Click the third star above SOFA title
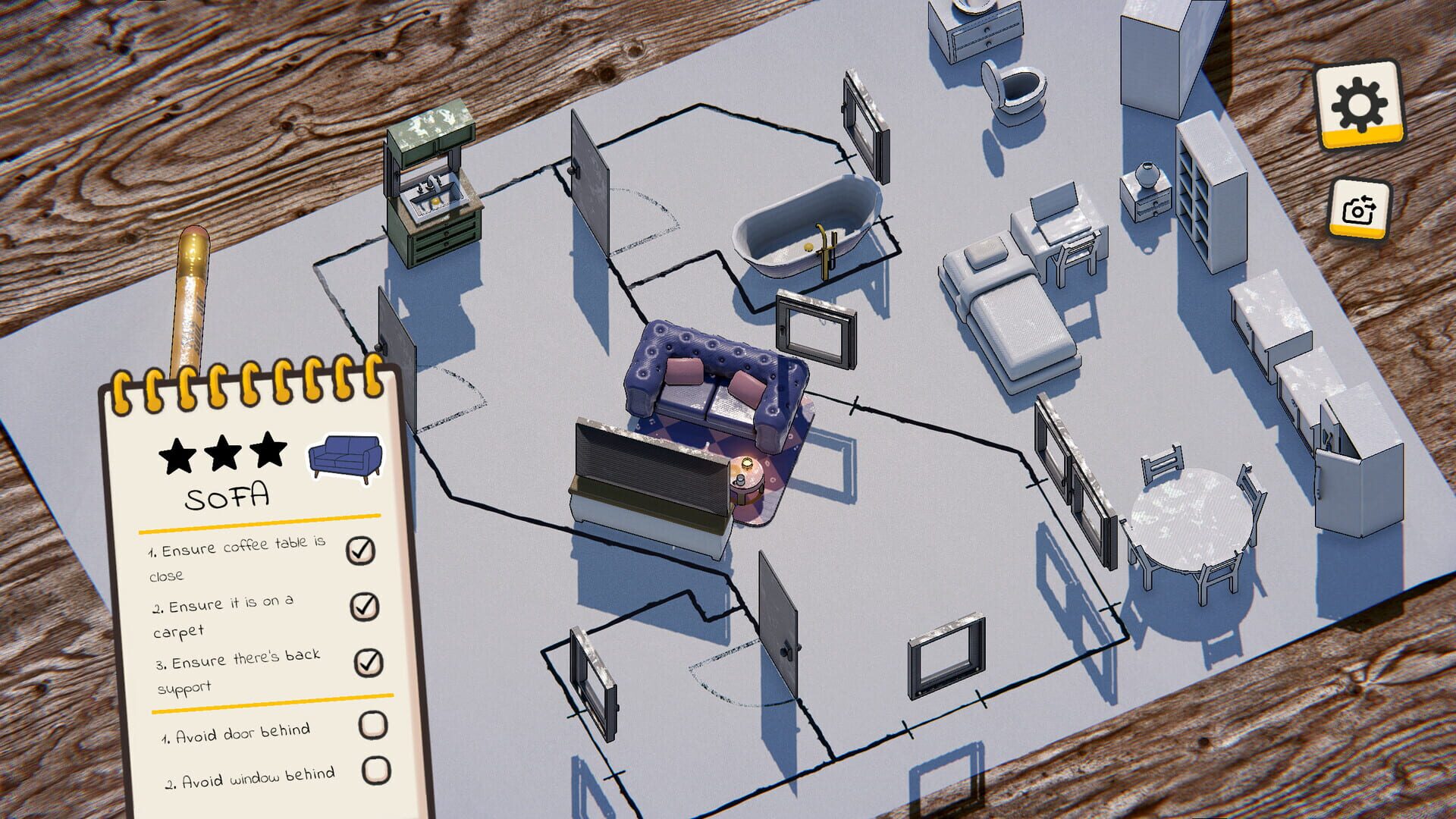 pyautogui.click(x=267, y=447)
